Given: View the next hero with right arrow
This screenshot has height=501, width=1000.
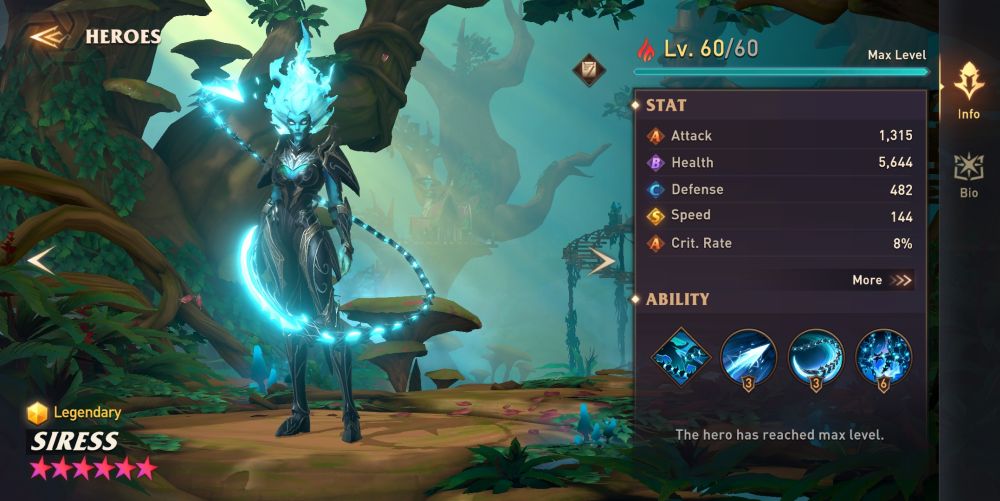Looking at the screenshot, I should pyautogui.click(x=601, y=262).
